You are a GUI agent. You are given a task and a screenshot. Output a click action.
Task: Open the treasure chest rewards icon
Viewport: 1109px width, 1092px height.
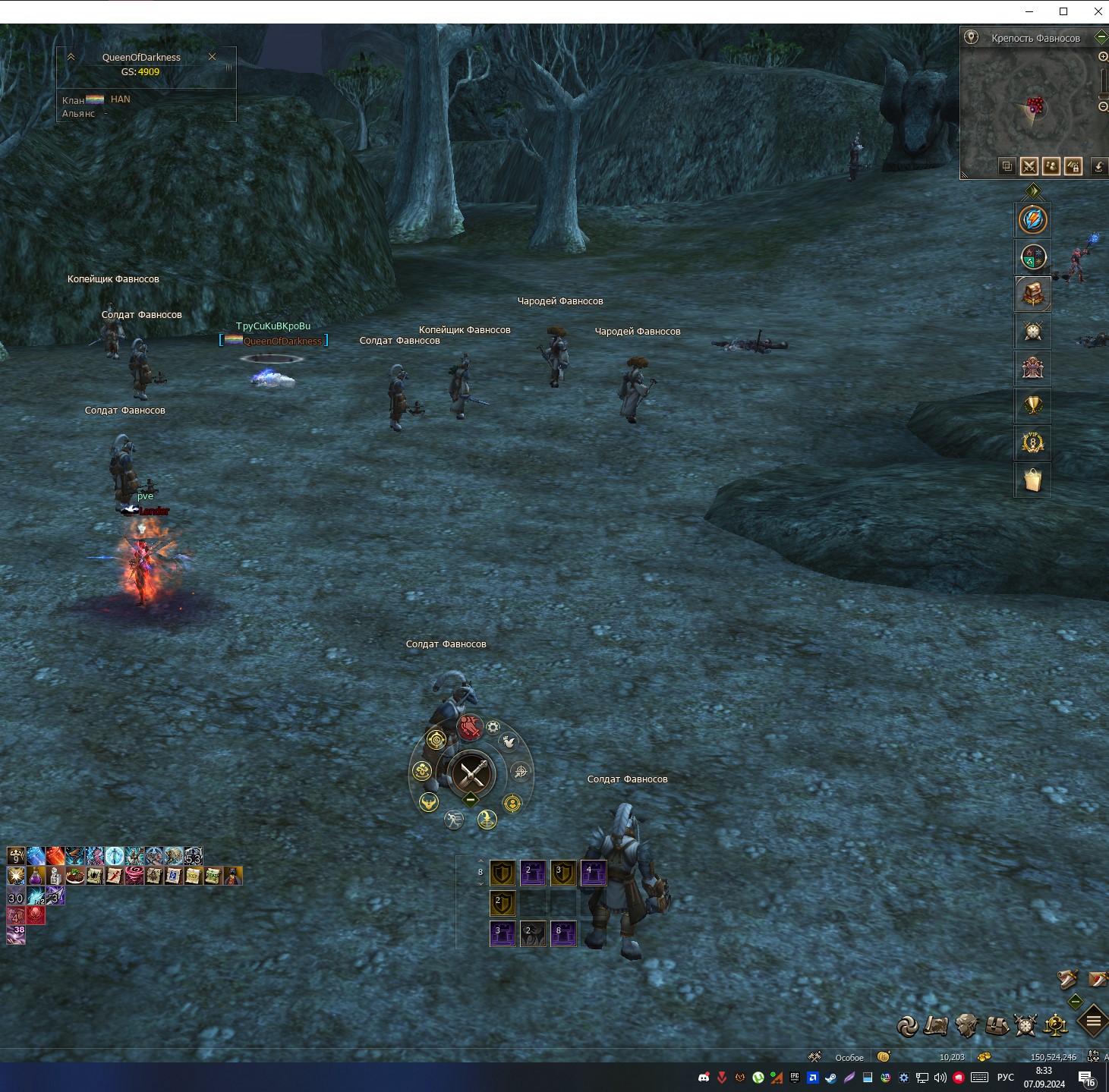[1032, 294]
